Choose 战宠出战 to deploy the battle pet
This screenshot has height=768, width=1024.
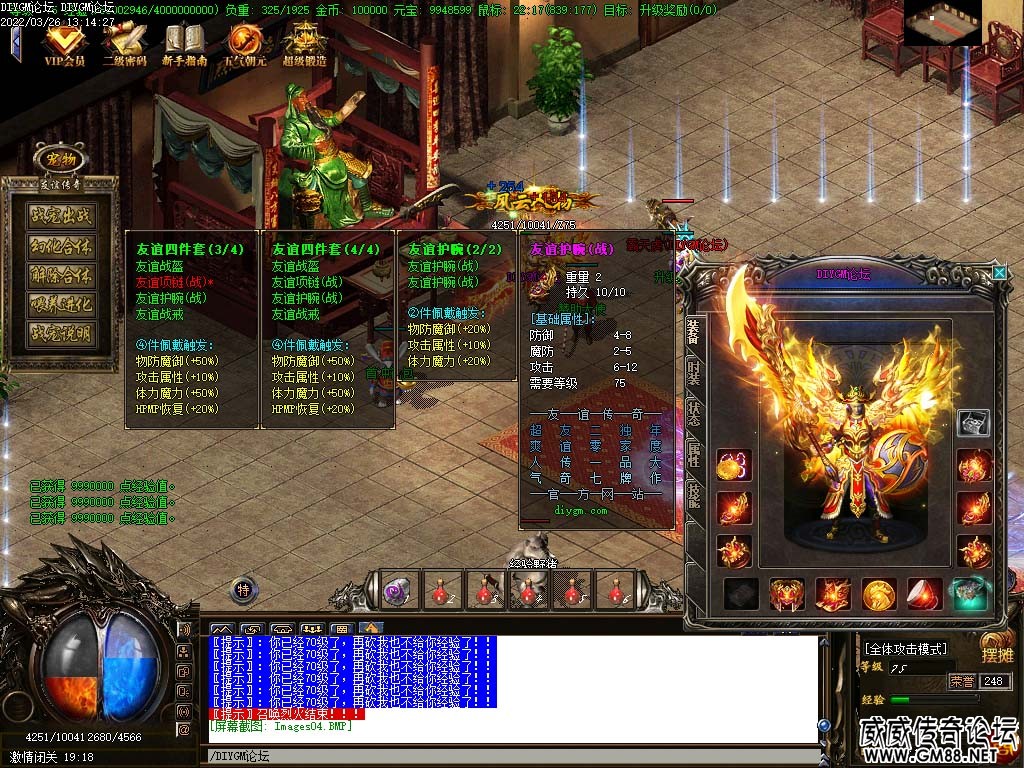tap(61, 215)
